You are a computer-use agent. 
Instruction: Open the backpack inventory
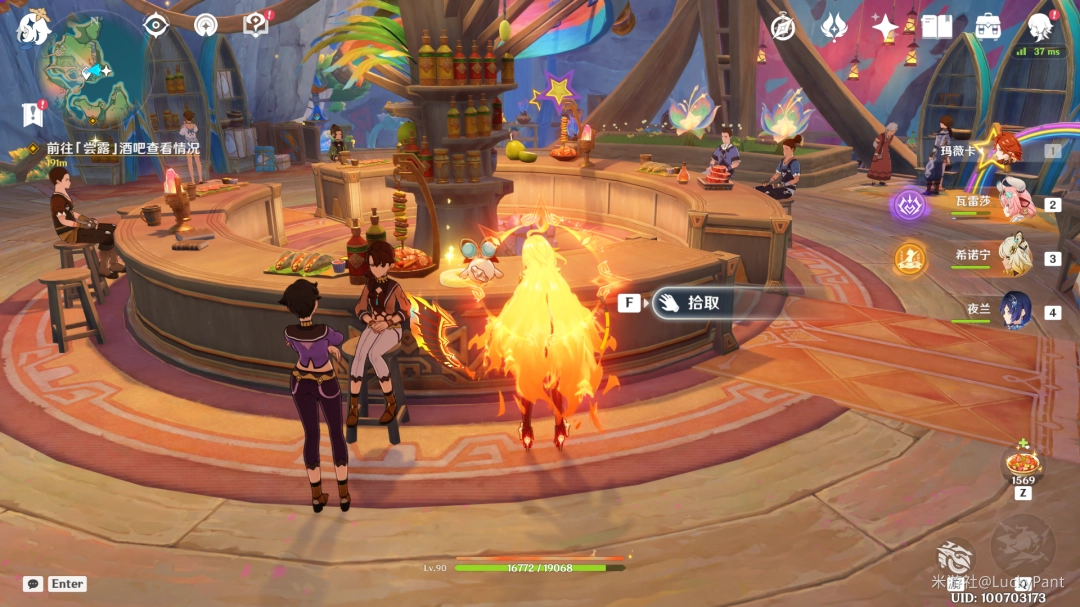(x=989, y=27)
